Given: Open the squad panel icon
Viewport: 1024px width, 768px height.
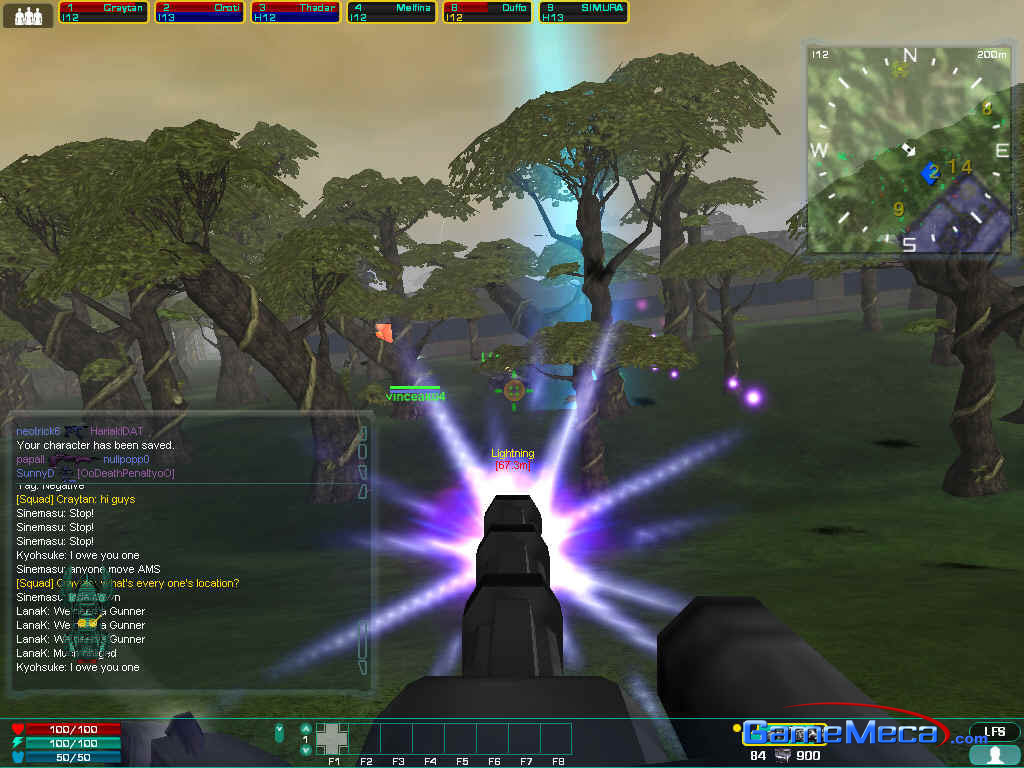Looking at the screenshot, I should coord(28,16).
